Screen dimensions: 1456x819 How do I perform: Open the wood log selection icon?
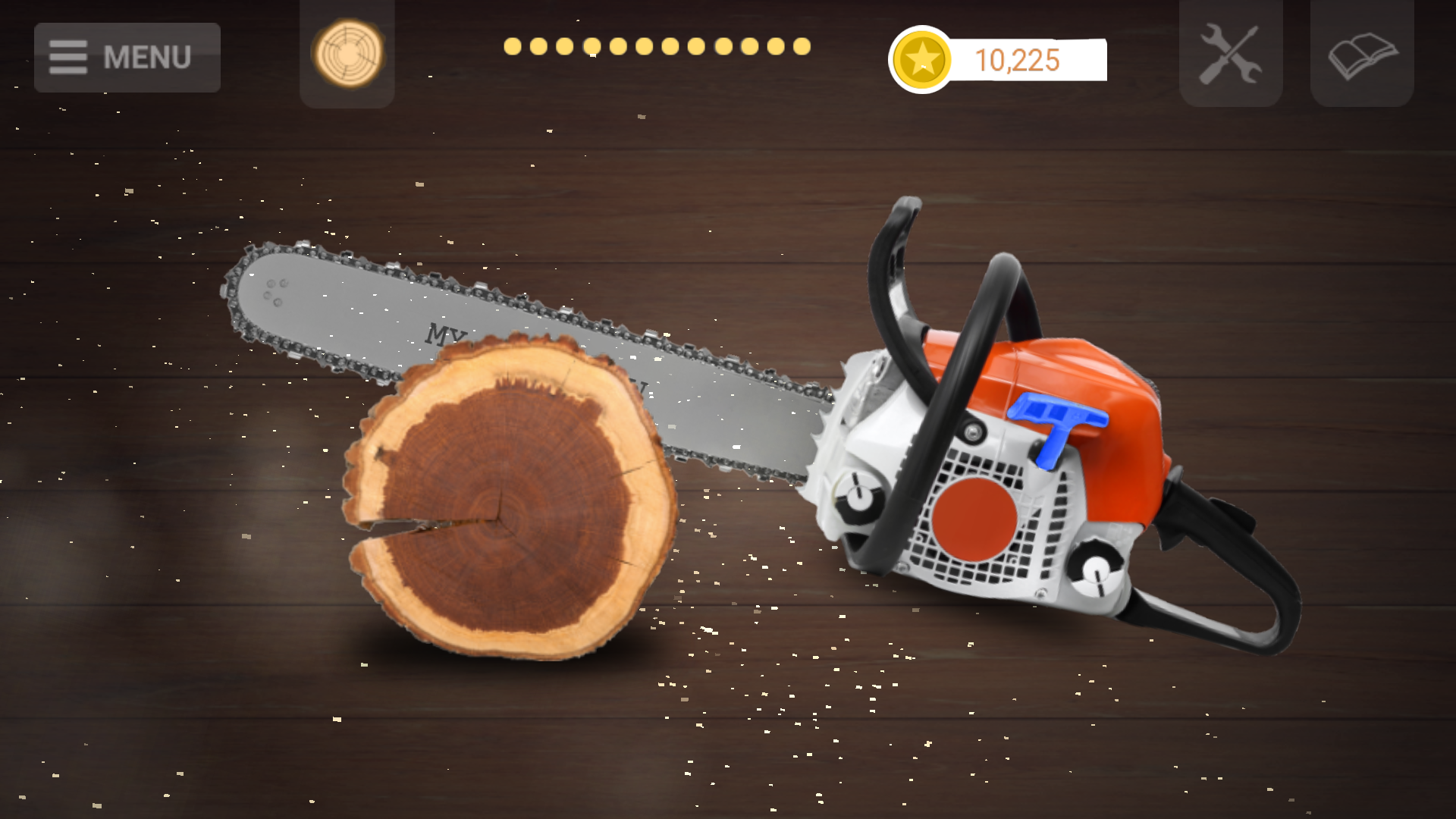tap(347, 55)
